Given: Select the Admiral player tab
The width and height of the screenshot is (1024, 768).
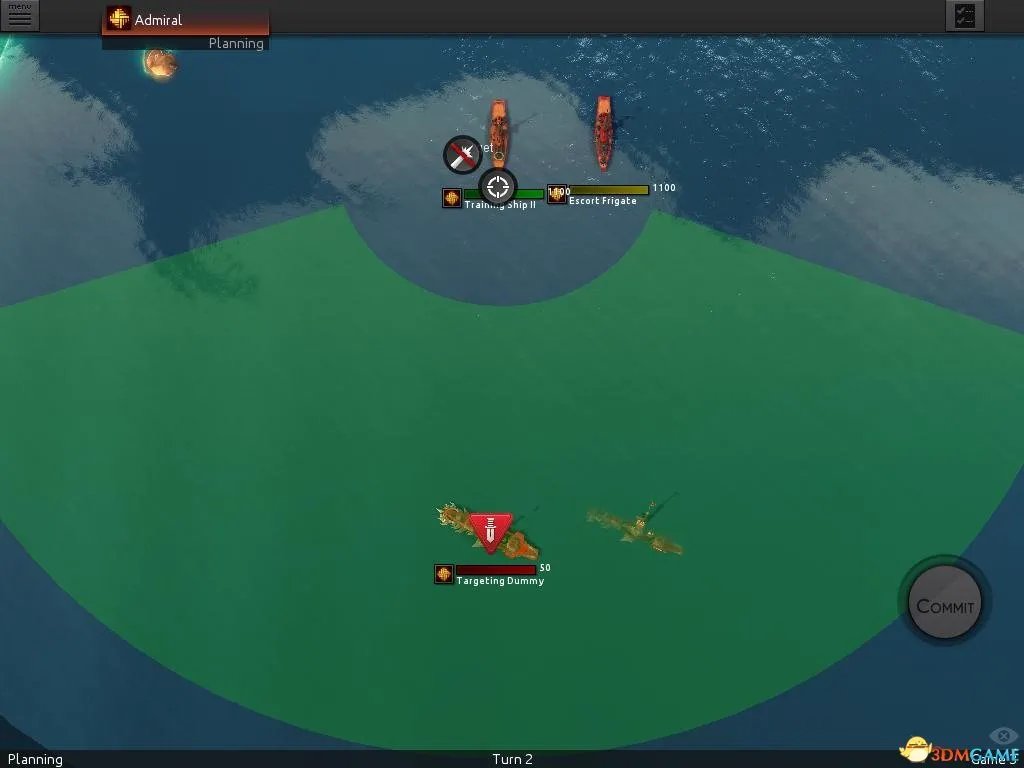Looking at the screenshot, I should click(185, 20).
